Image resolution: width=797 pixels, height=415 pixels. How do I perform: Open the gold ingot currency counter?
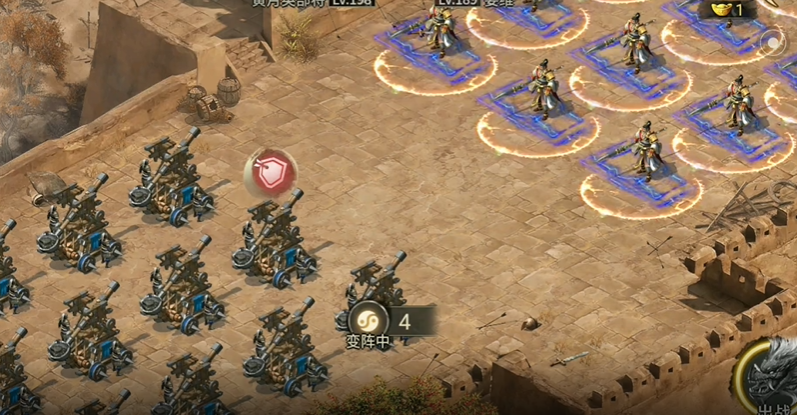tap(727, 9)
